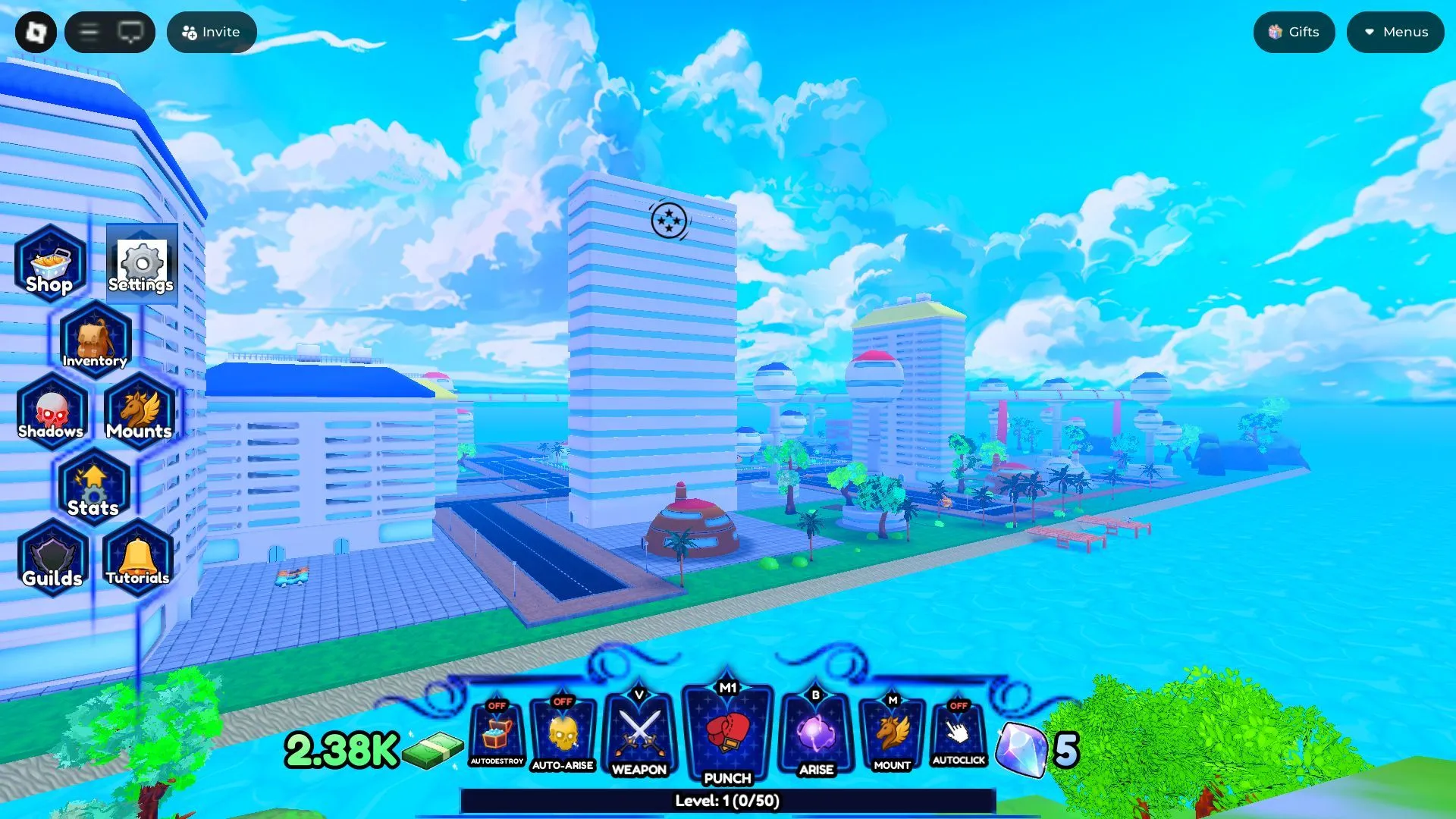
Task: Open the Shadows menu
Action: pos(51,413)
